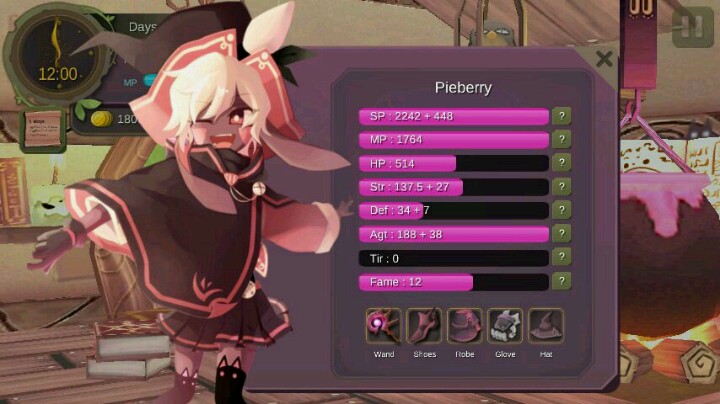Show help for the MP stat
720x404 pixels.
click(x=563, y=140)
